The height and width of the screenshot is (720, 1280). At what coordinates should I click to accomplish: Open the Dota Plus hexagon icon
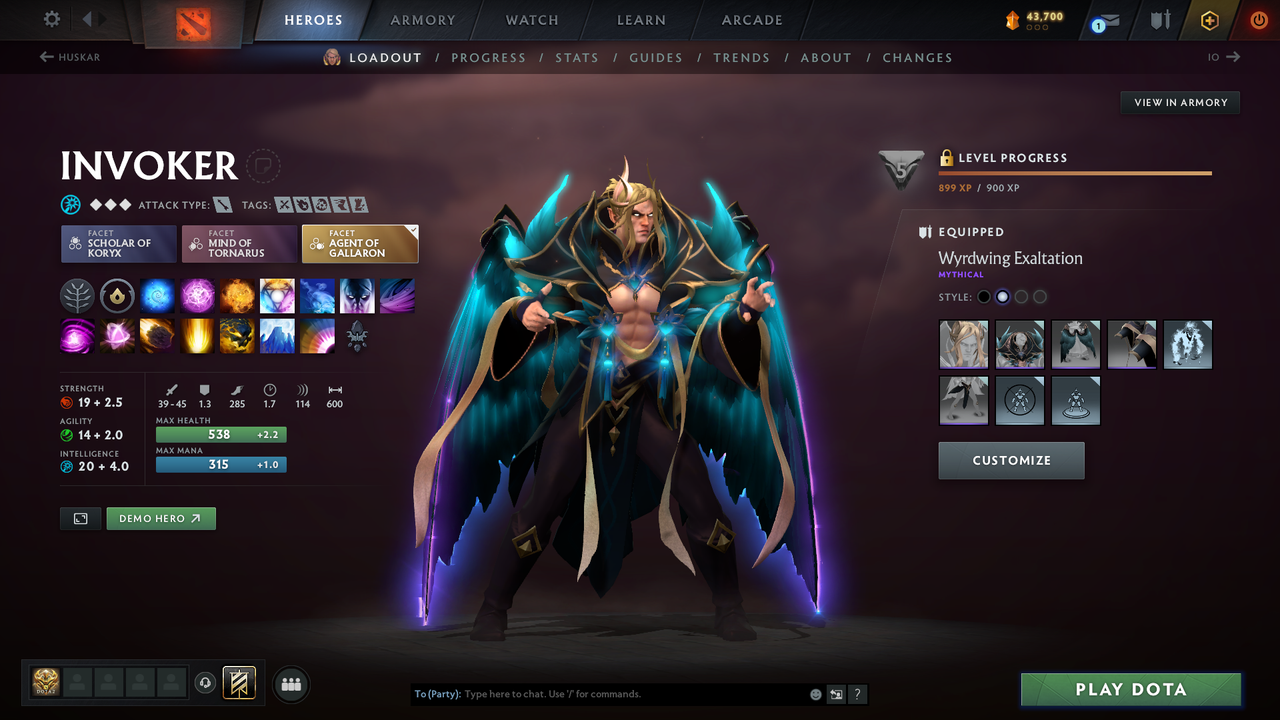point(1210,19)
